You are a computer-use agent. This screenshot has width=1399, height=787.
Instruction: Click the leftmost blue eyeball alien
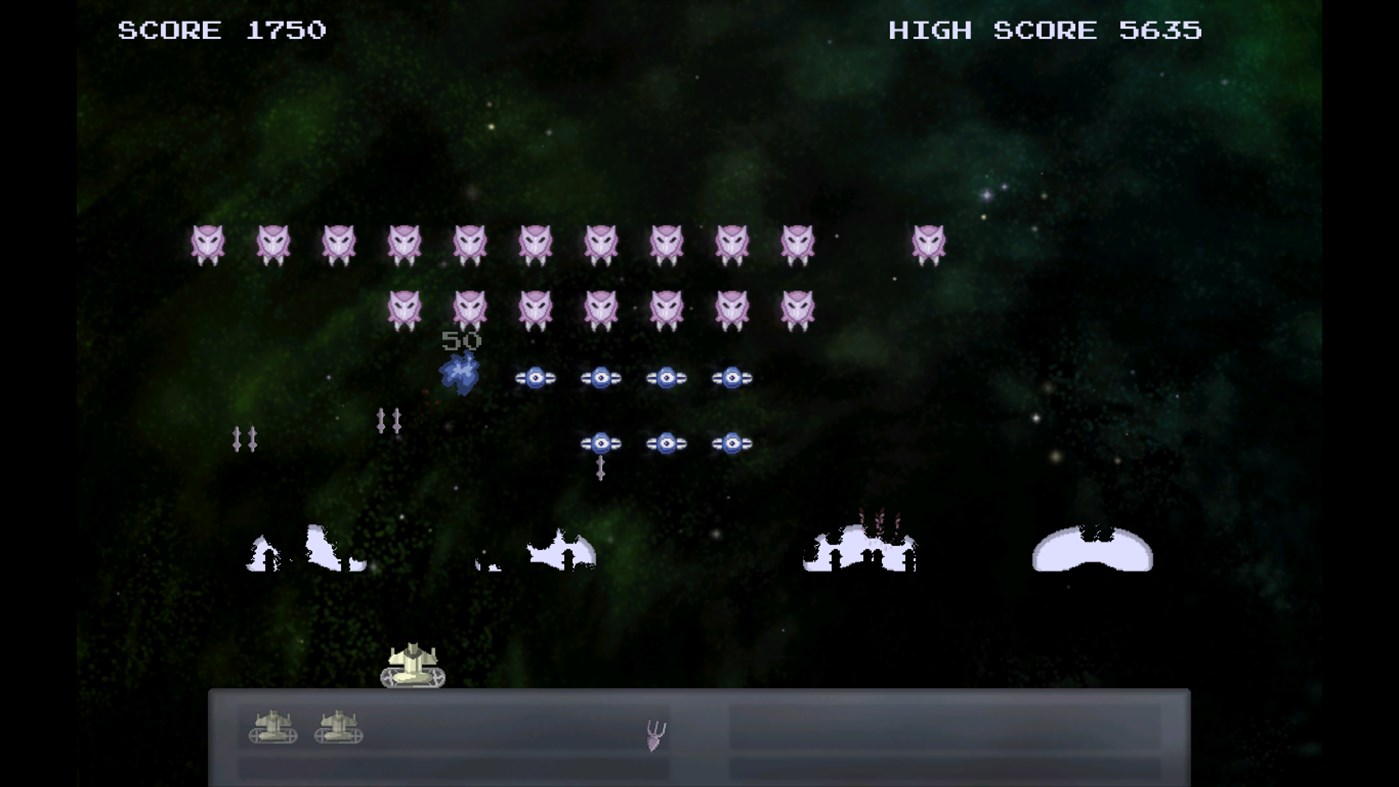536,377
